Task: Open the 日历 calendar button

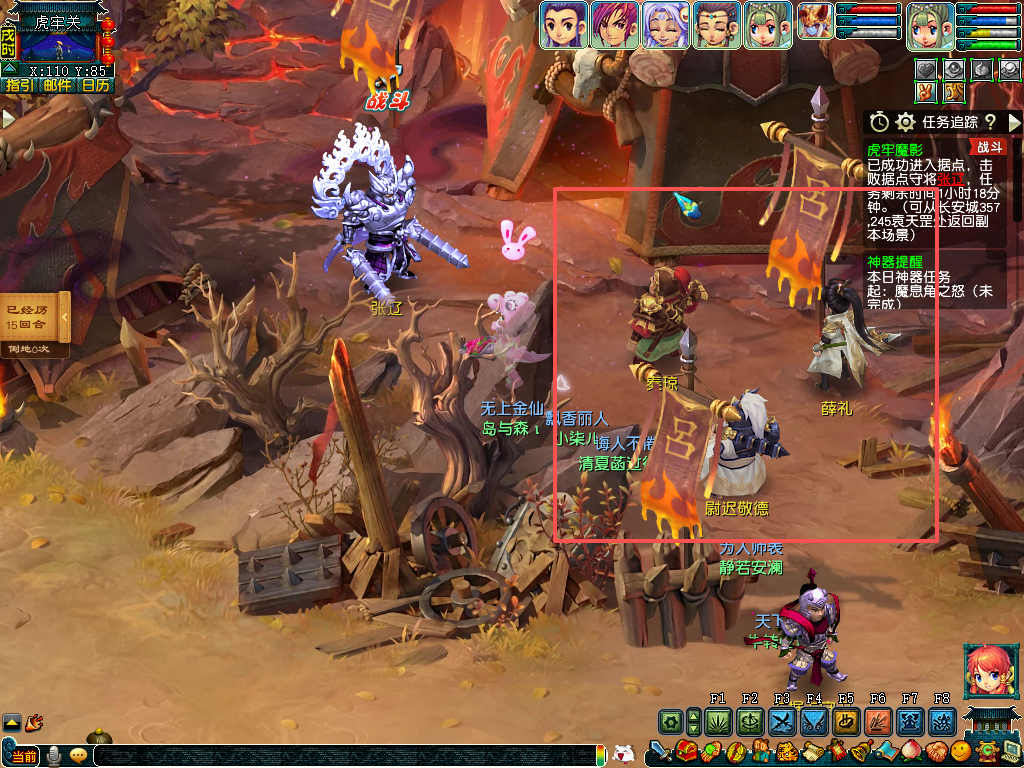Action: 96,86
